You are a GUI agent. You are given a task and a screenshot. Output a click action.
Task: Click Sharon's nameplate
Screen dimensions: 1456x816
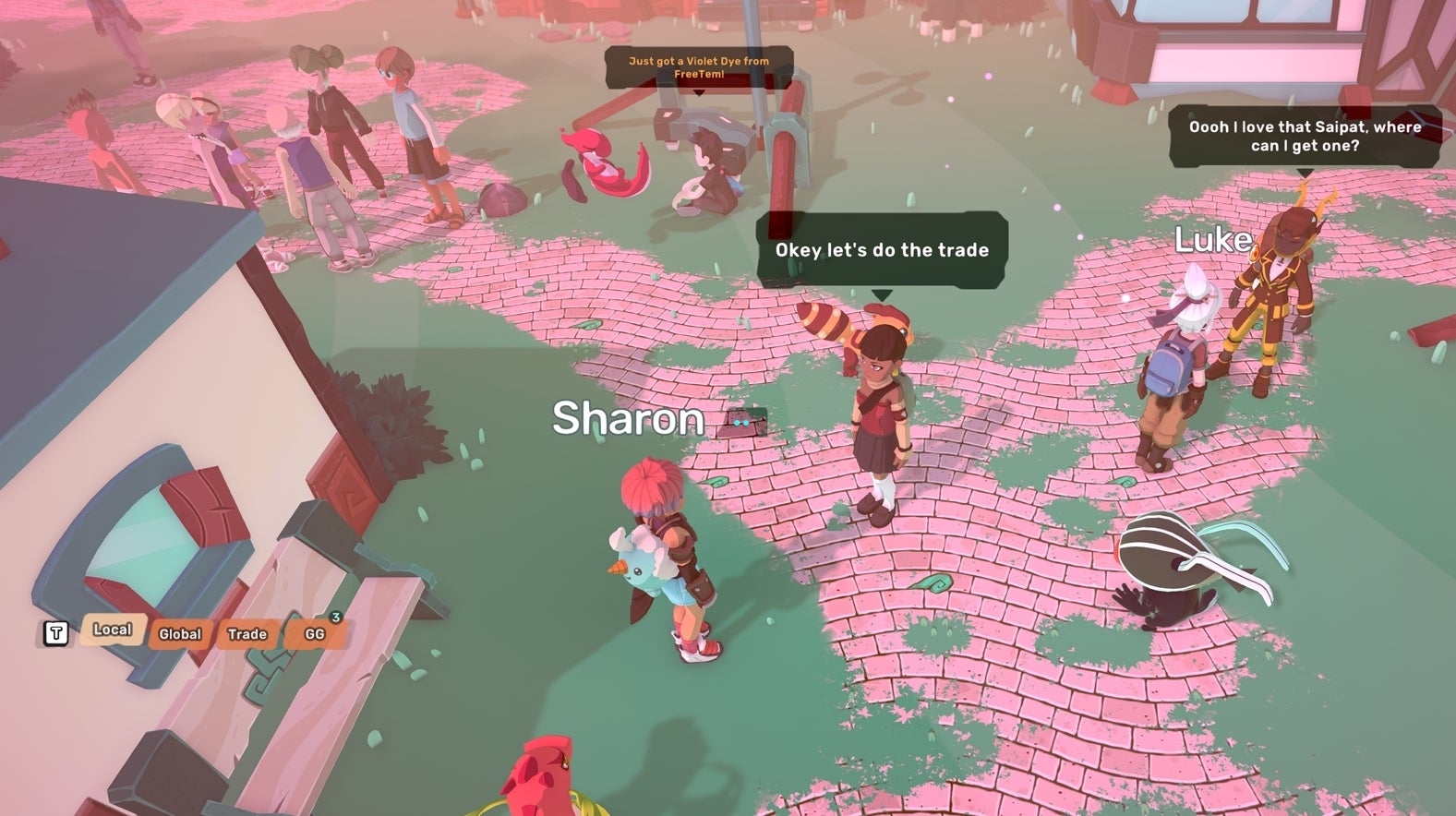click(x=627, y=417)
